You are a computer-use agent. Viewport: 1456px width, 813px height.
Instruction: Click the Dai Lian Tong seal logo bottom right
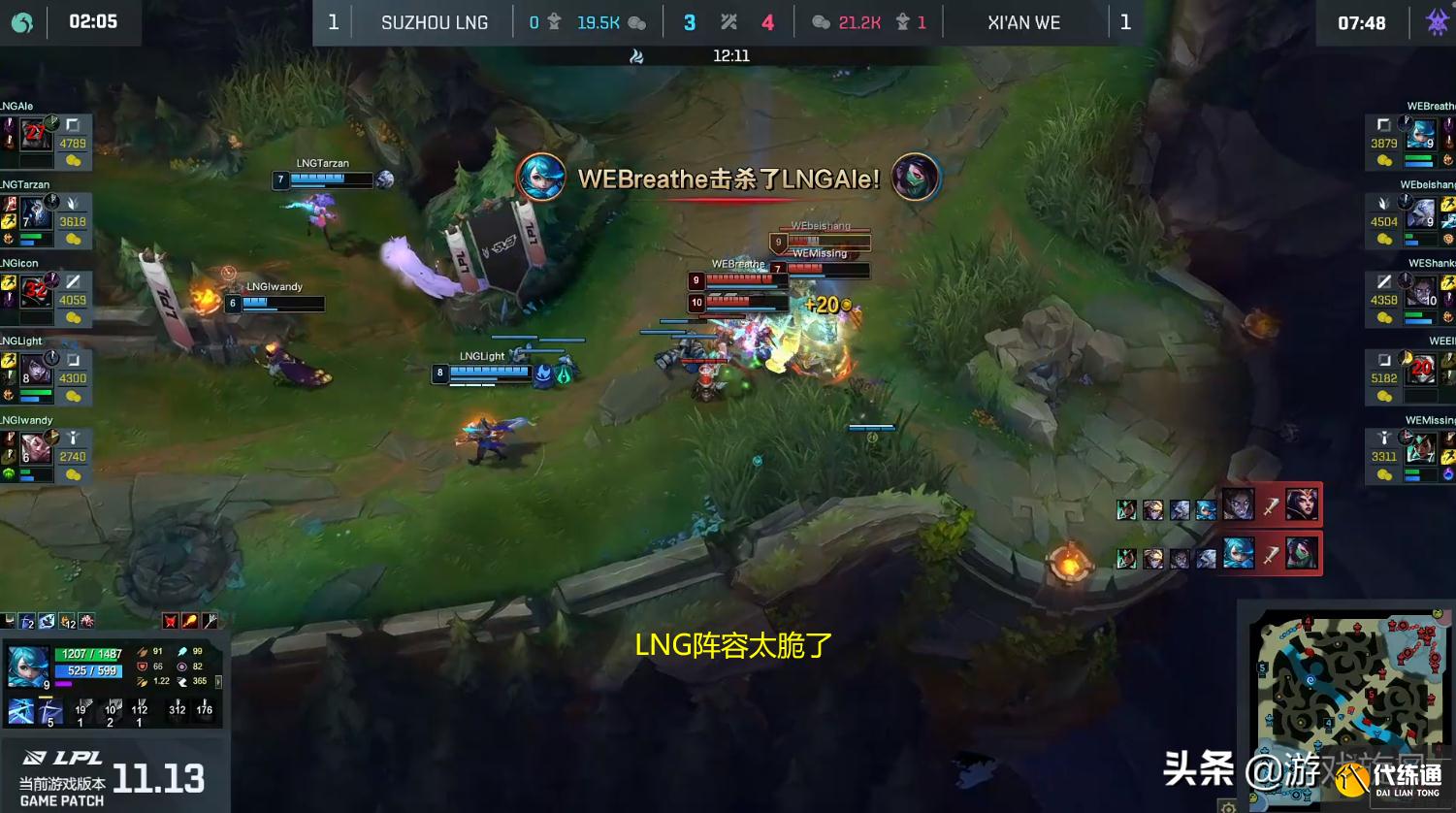pos(1351,776)
